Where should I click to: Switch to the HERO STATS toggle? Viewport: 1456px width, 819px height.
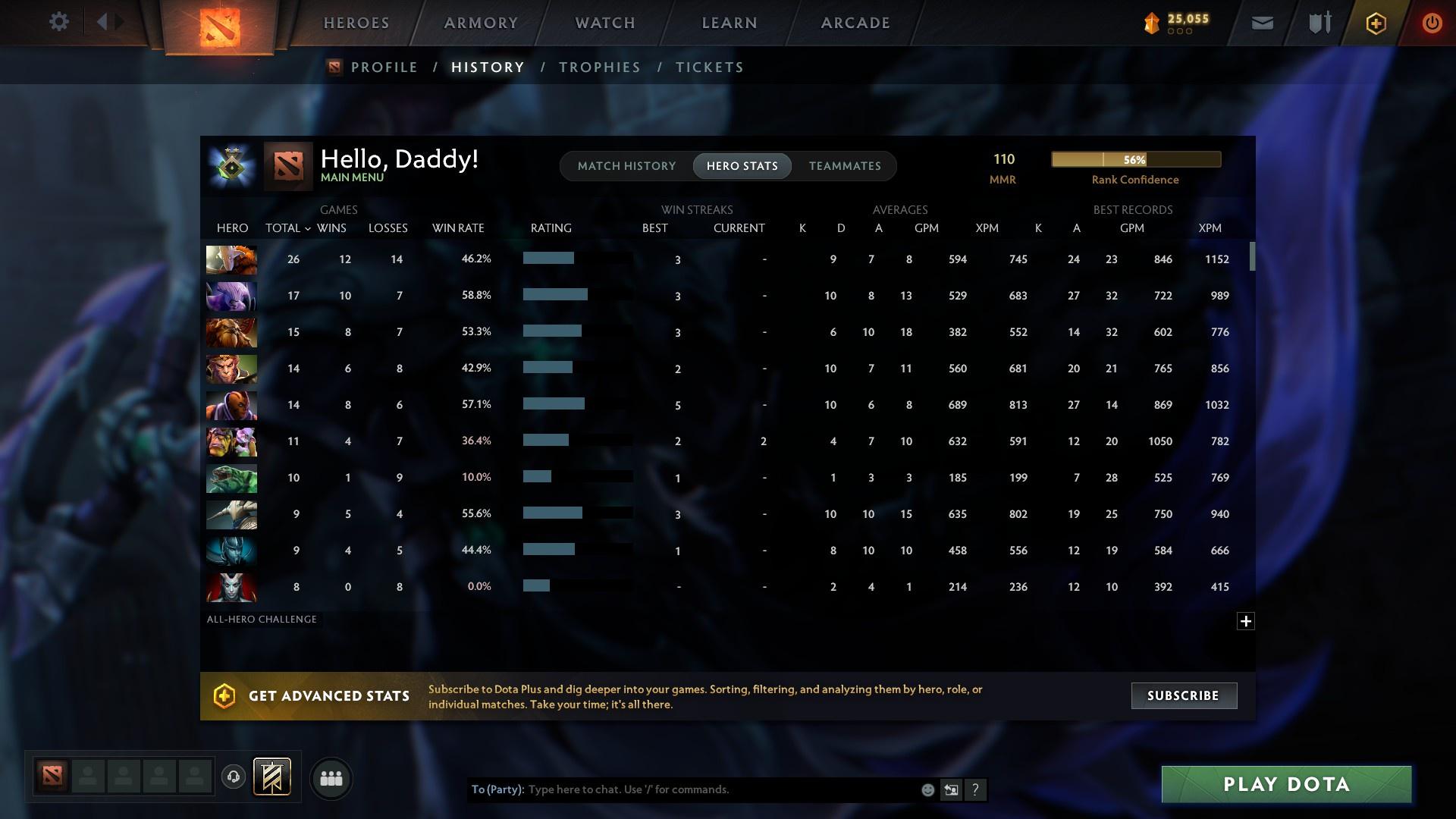[x=742, y=165]
